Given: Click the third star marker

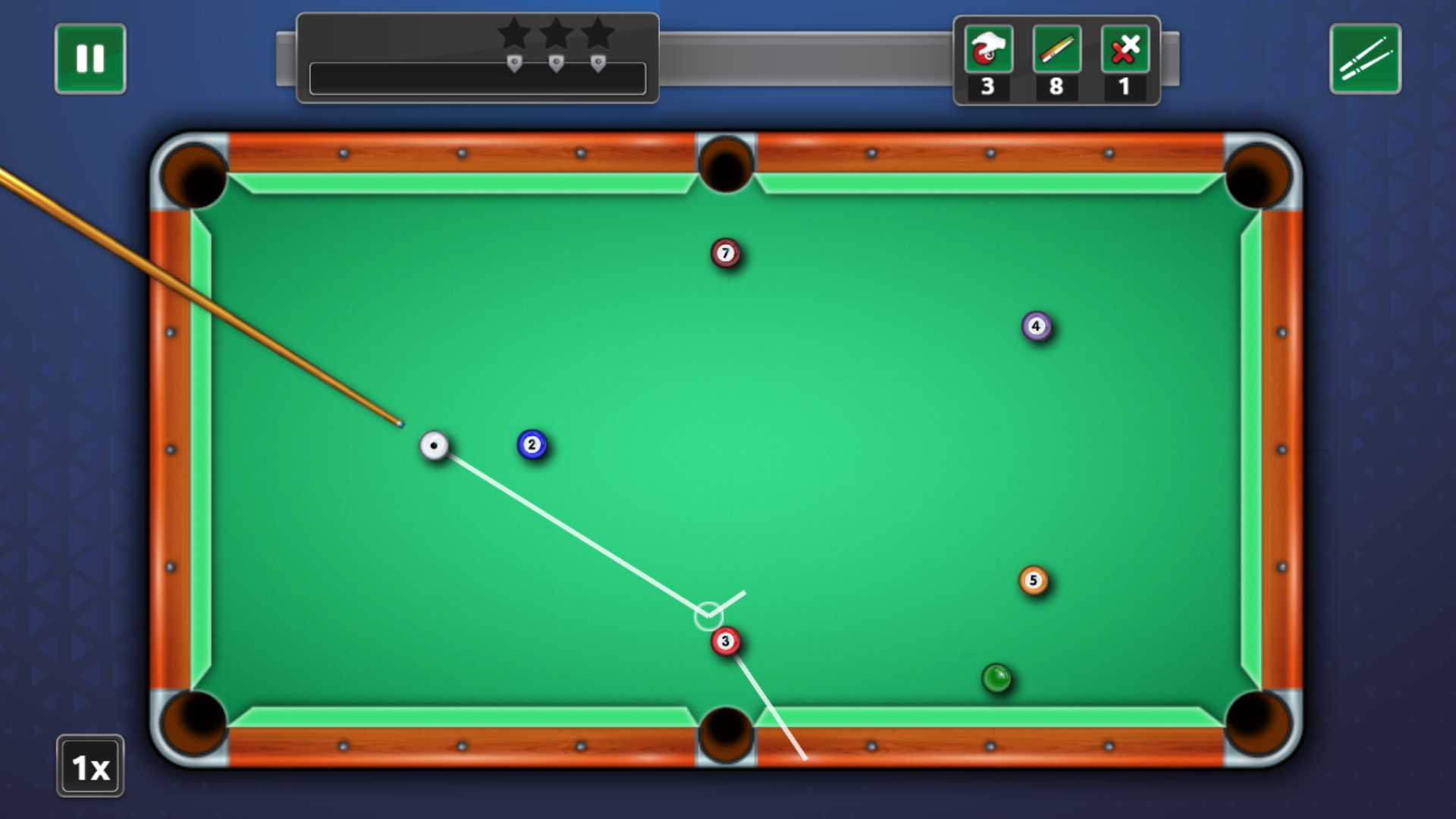Looking at the screenshot, I should click(x=600, y=33).
